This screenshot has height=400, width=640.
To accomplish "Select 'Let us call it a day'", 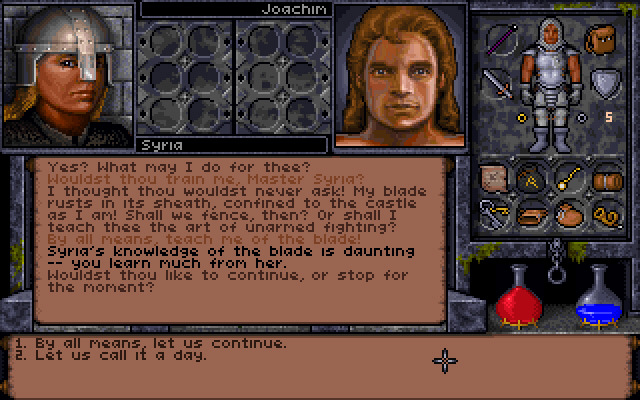I will pos(122,355).
